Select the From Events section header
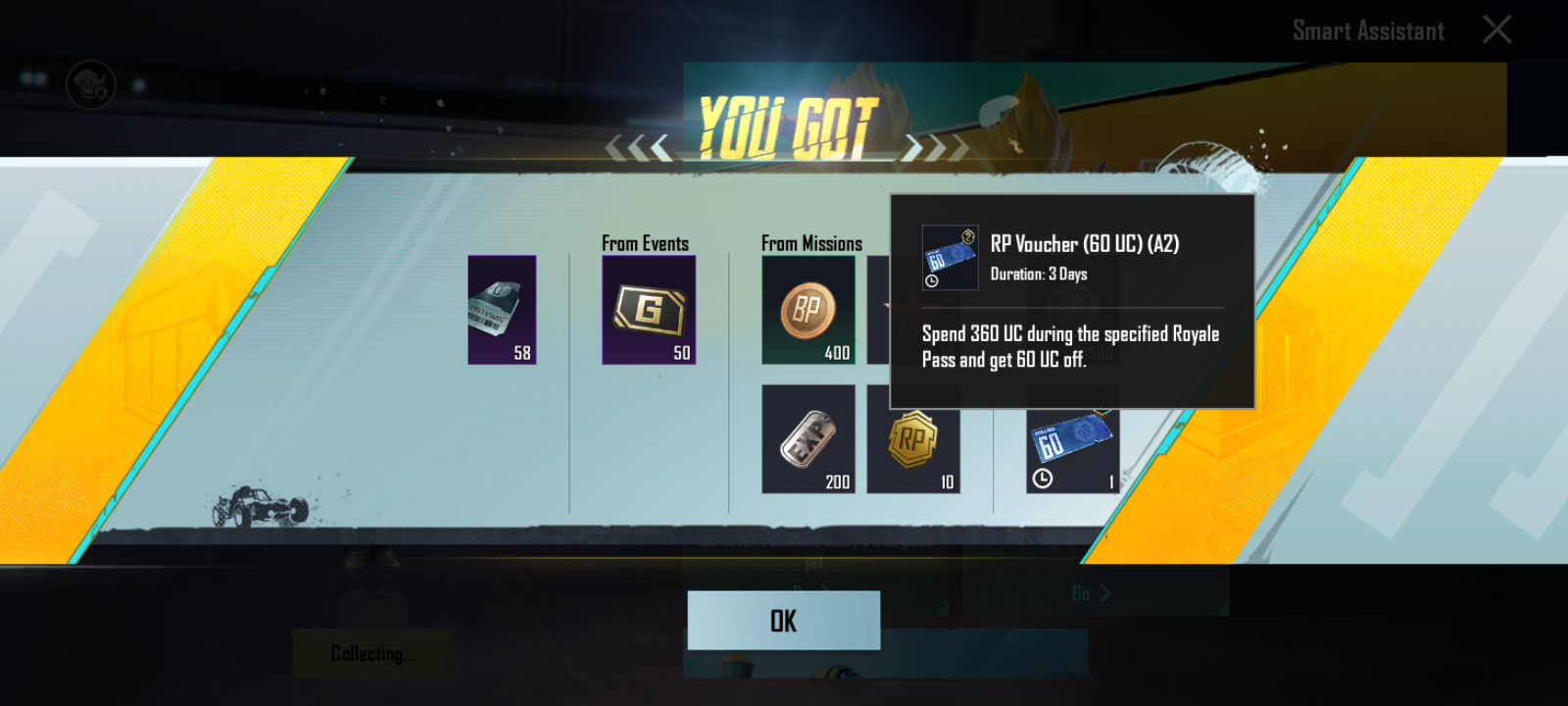1568x706 pixels. tap(644, 242)
